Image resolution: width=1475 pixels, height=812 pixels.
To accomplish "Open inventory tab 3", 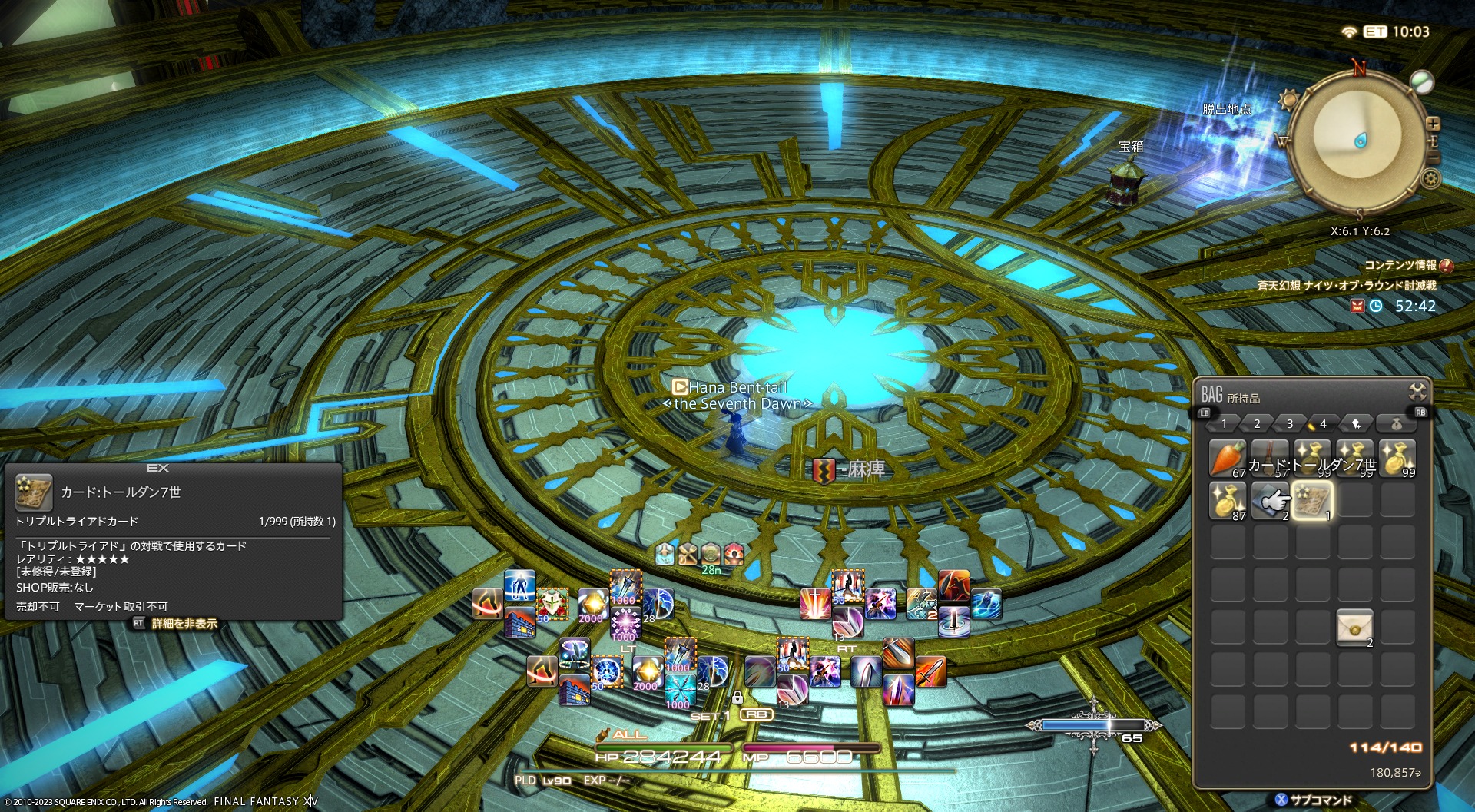I will [1290, 424].
